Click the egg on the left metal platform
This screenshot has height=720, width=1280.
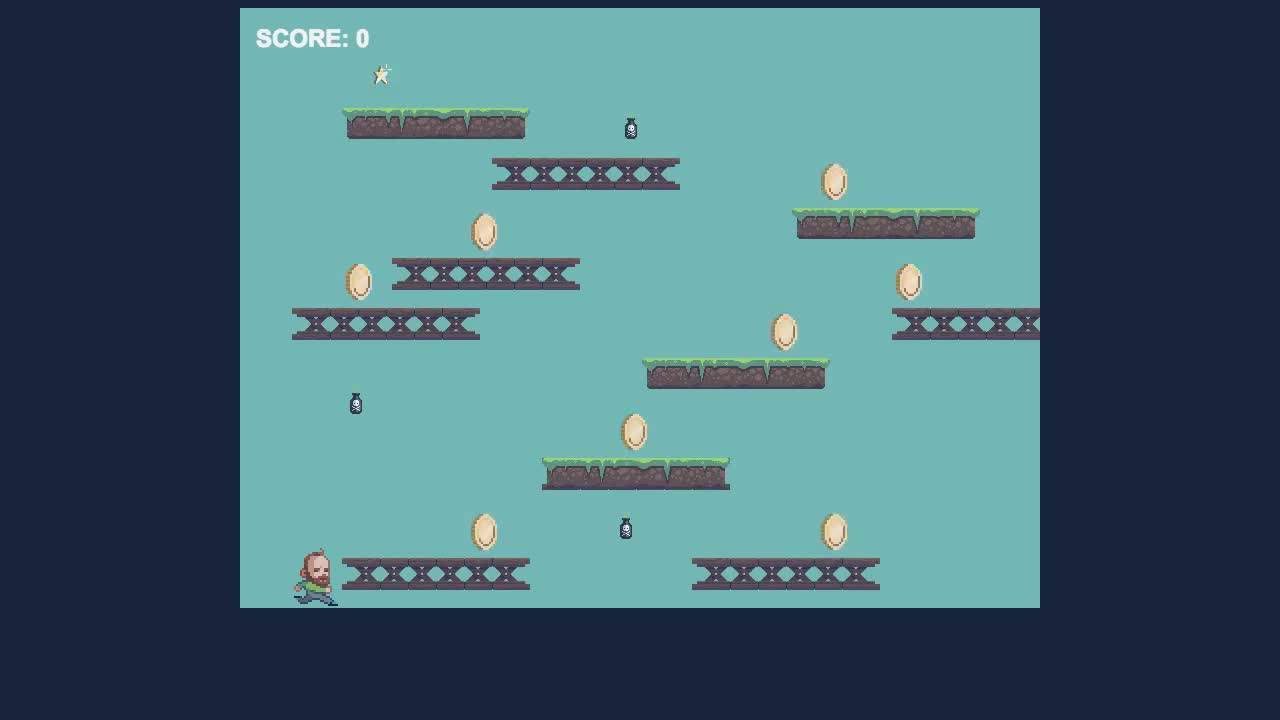pos(360,282)
